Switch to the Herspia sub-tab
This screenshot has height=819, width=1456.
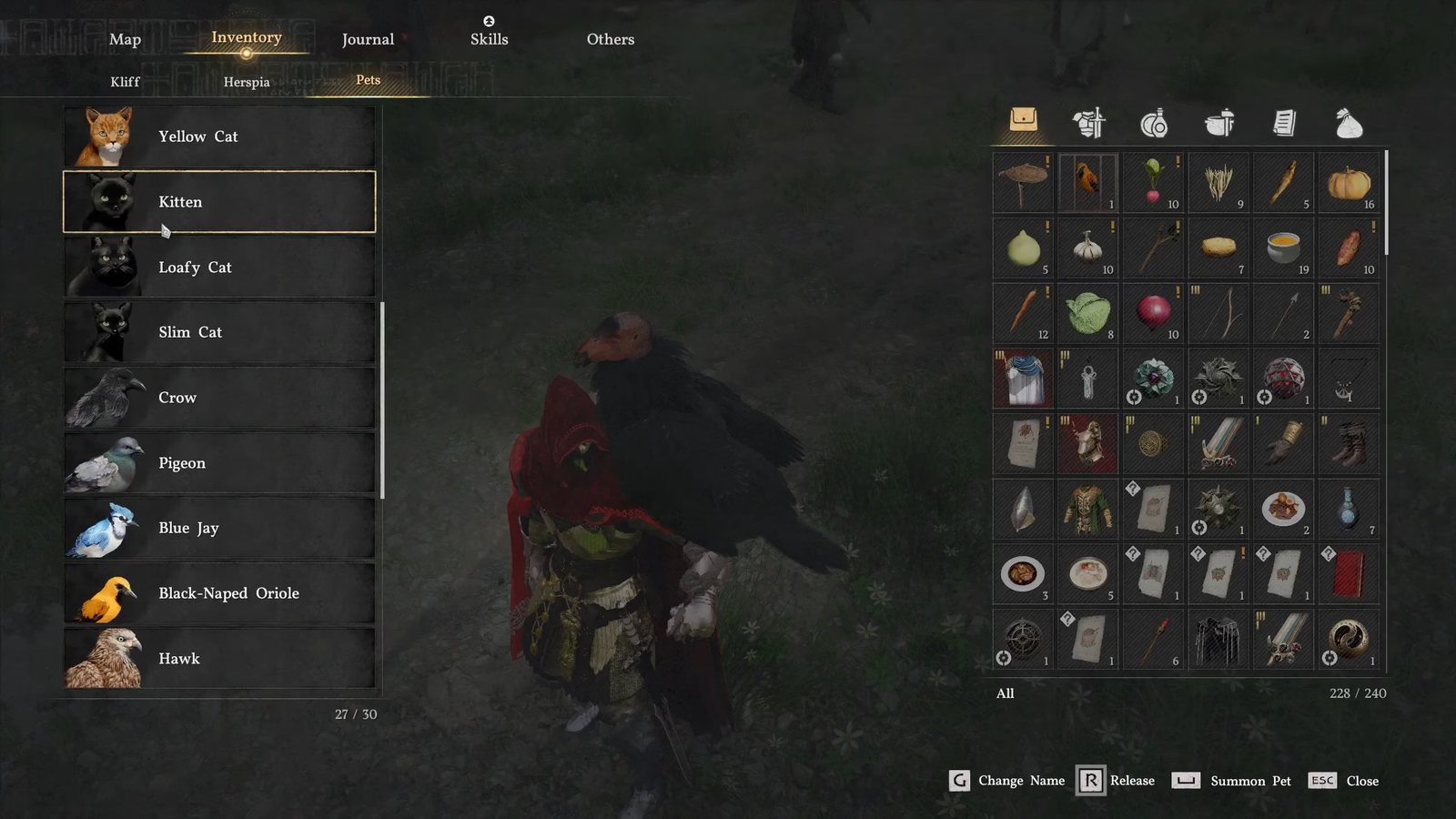tap(247, 82)
